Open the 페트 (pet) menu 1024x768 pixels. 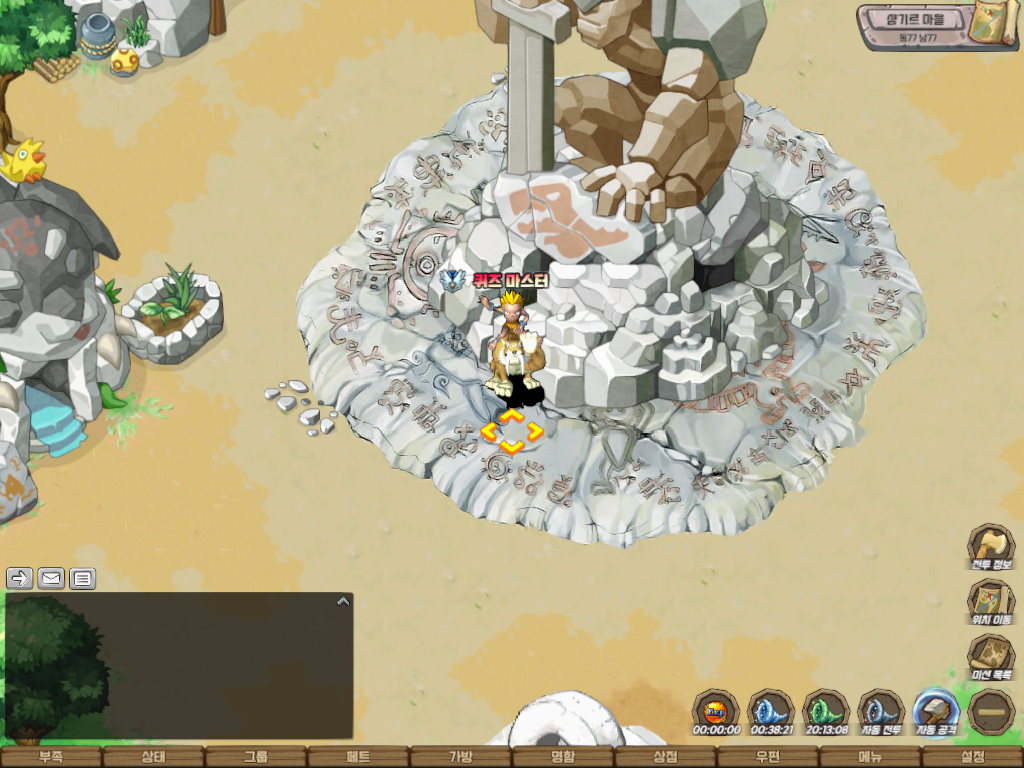pyautogui.click(x=358, y=757)
